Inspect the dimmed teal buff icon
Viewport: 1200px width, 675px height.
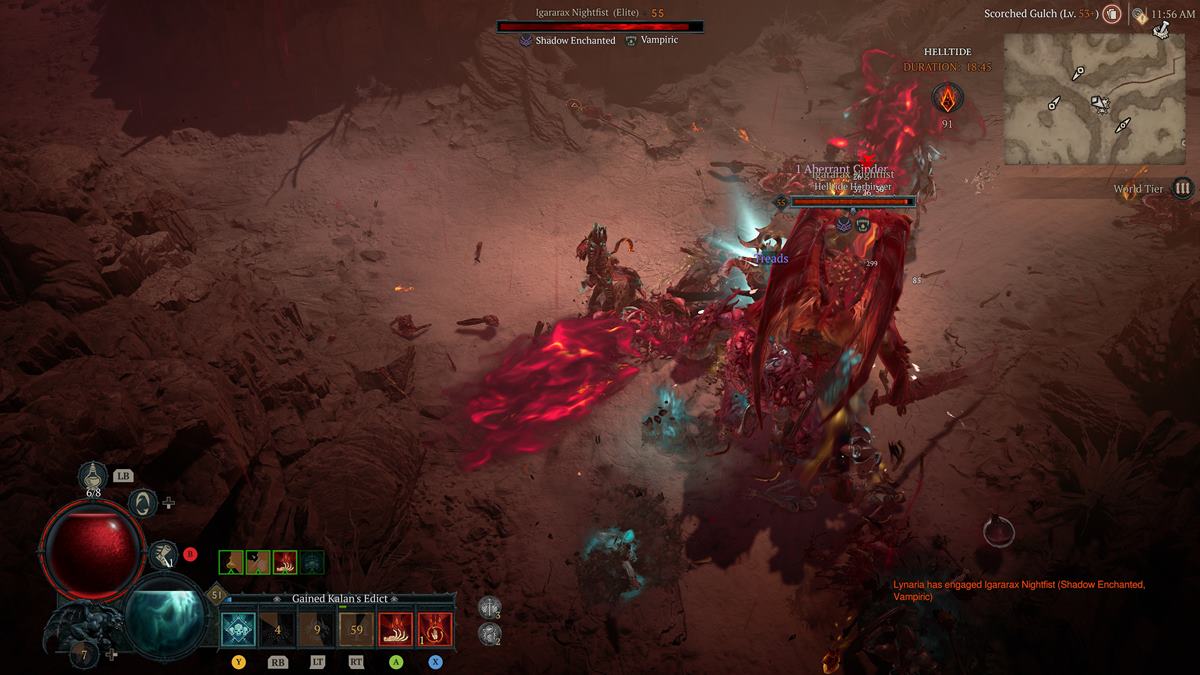click(x=312, y=562)
